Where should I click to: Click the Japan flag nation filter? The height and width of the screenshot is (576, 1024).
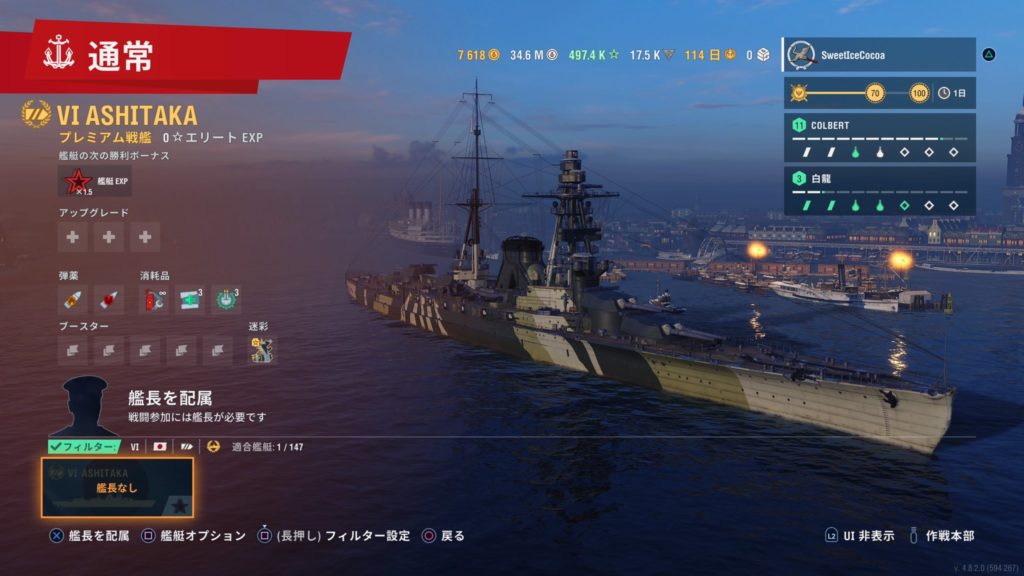pyautogui.click(x=159, y=446)
